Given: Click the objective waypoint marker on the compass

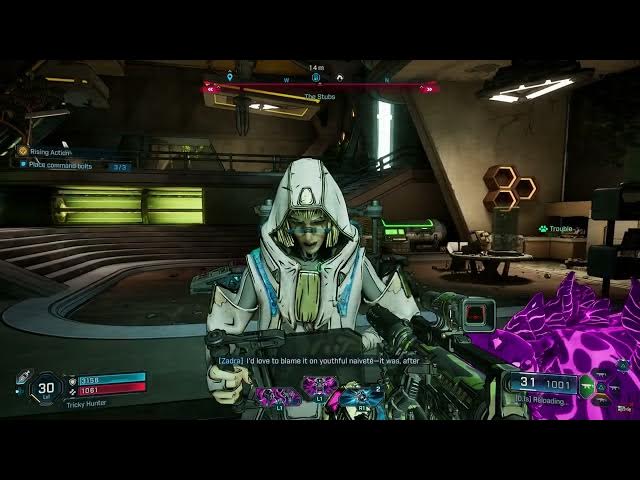Looking at the screenshot, I should click(316, 76).
